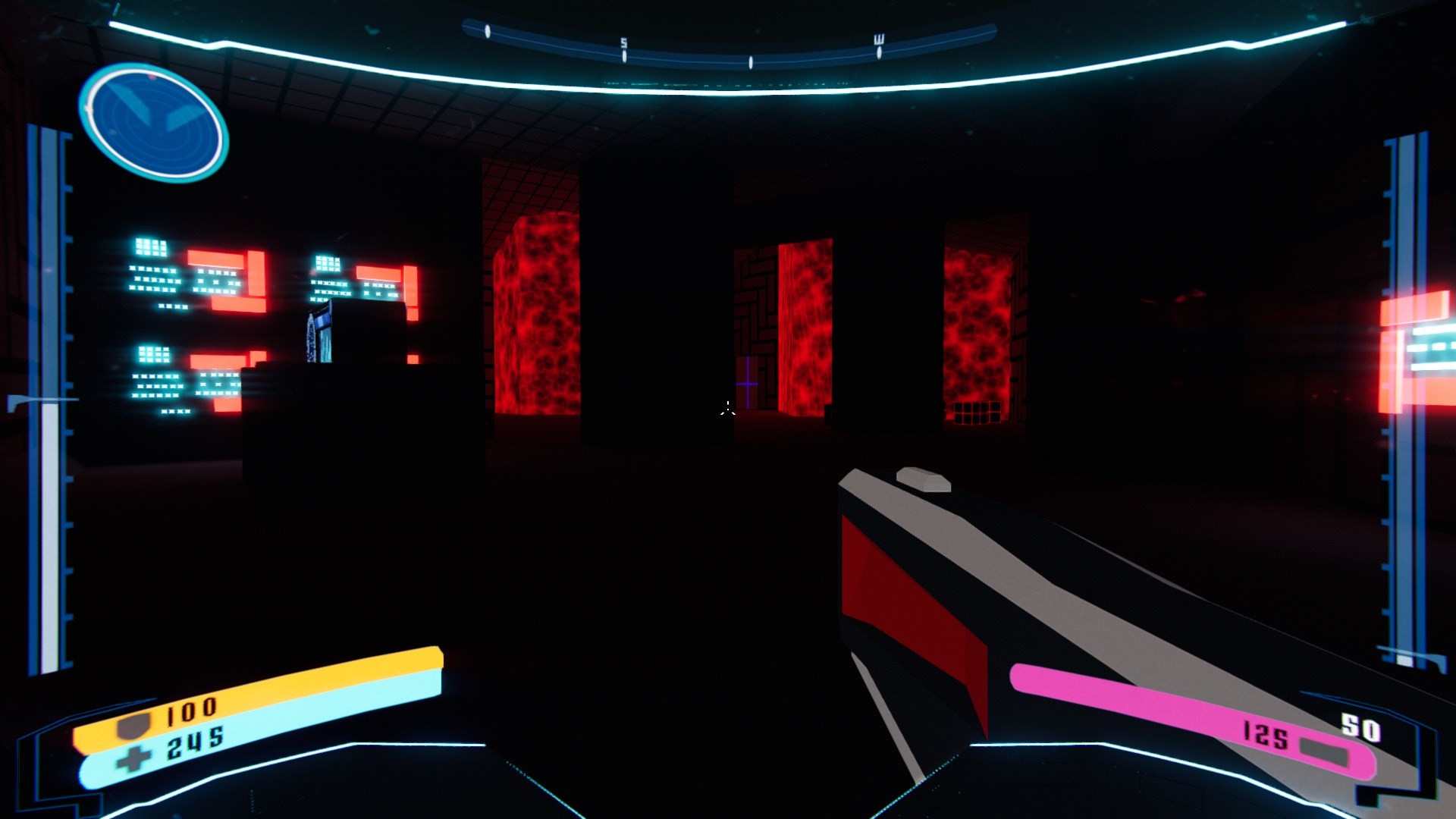The height and width of the screenshot is (819, 1456).
Task: Click the left tick marker on the compass
Action: click(x=487, y=33)
